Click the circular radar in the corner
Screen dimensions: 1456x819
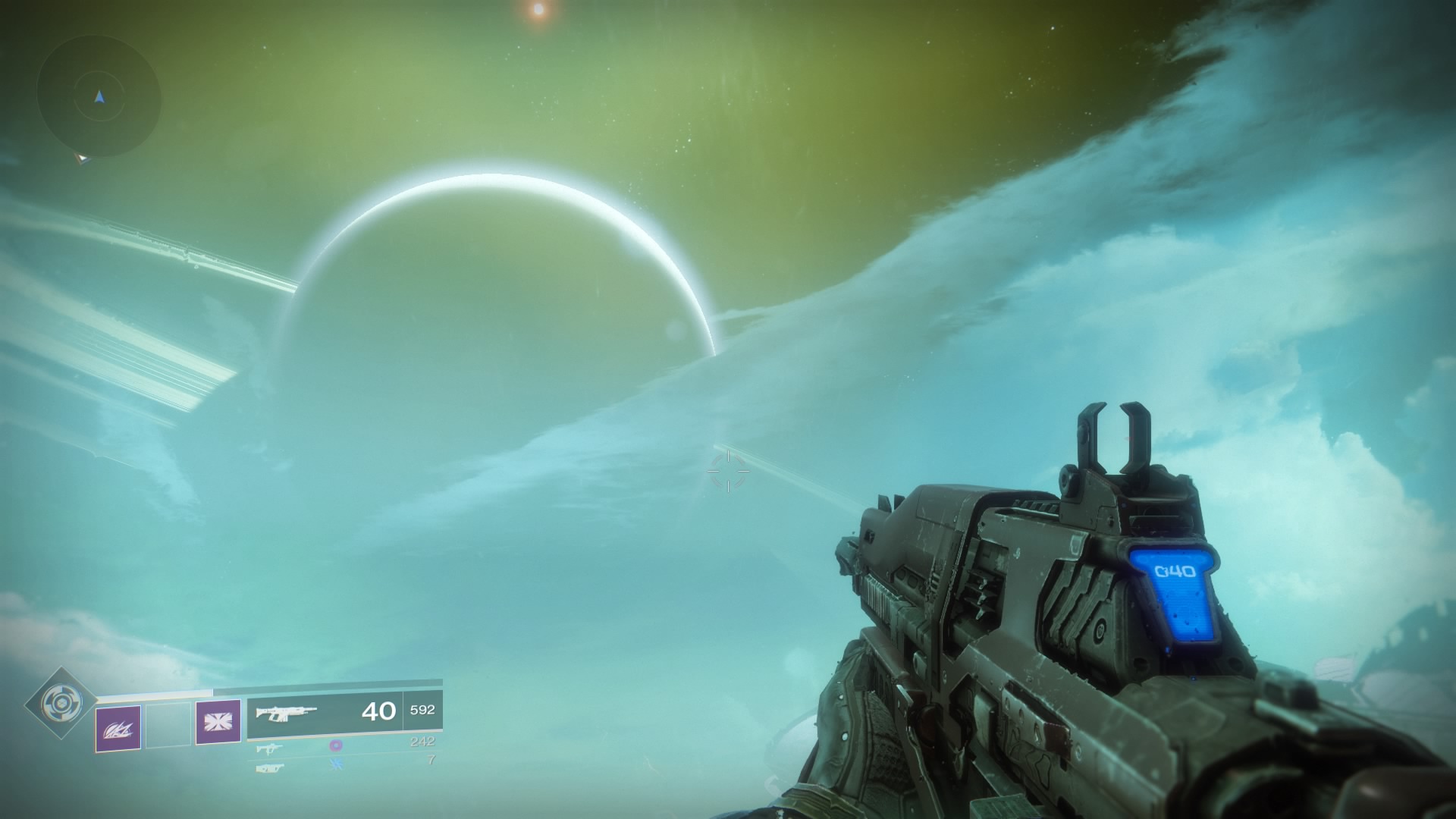(x=99, y=97)
